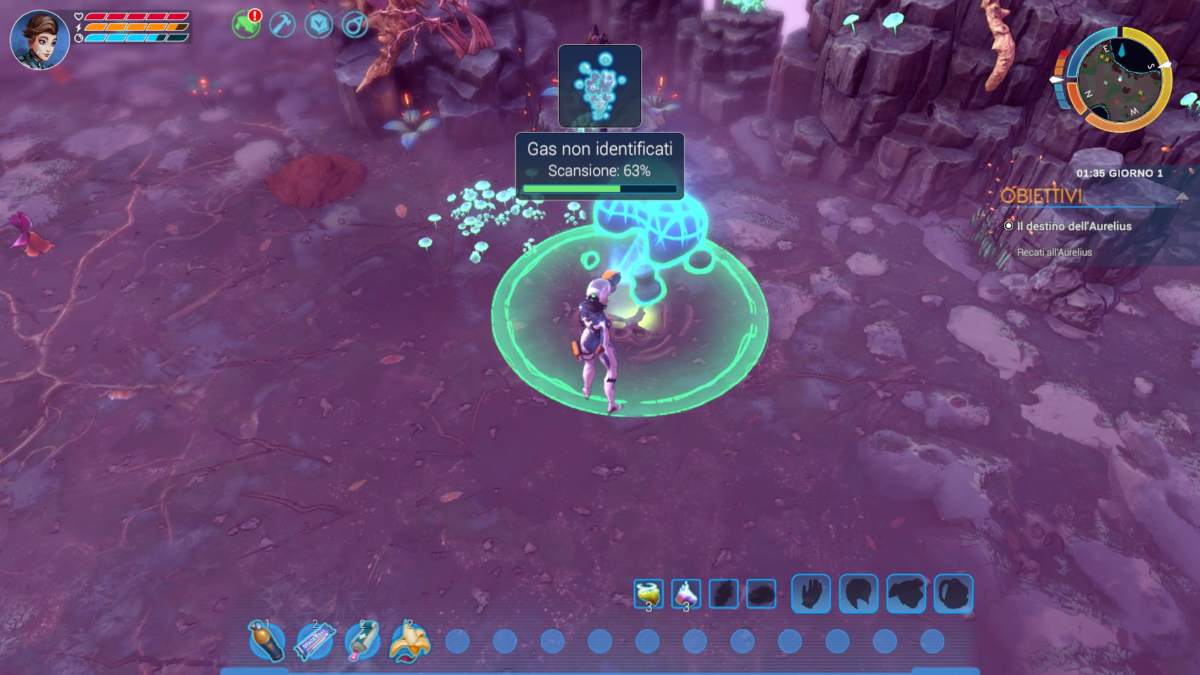1200x675 pixels.
Task: Open the empty backpack equipment slot
Action: (x=953, y=593)
